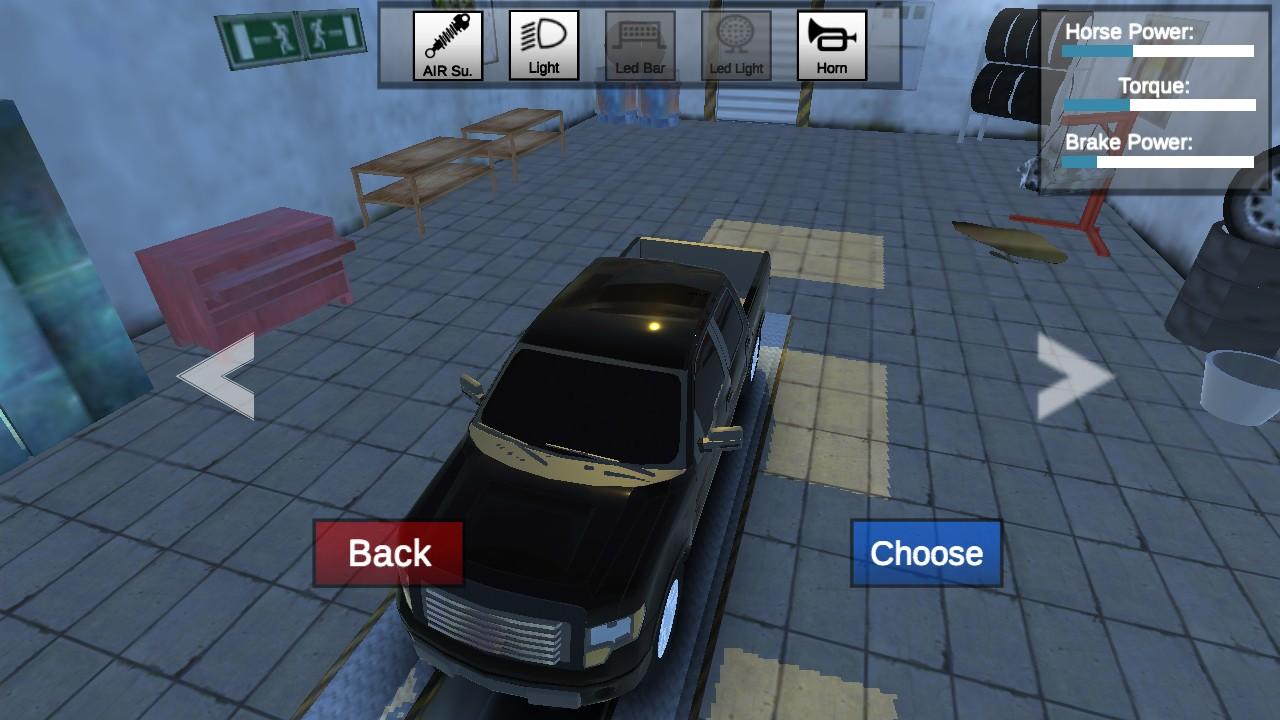Go to the previous vehicle with left arrow

[218, 376]
